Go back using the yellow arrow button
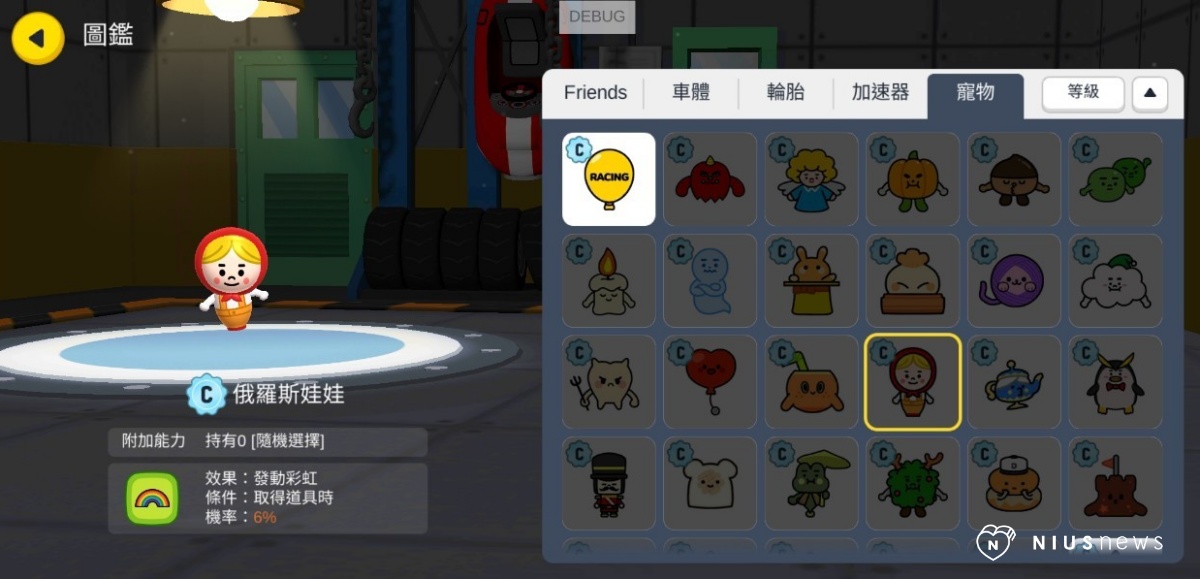The width and height of the screenshot is (1200, 579). coord(38,39)
